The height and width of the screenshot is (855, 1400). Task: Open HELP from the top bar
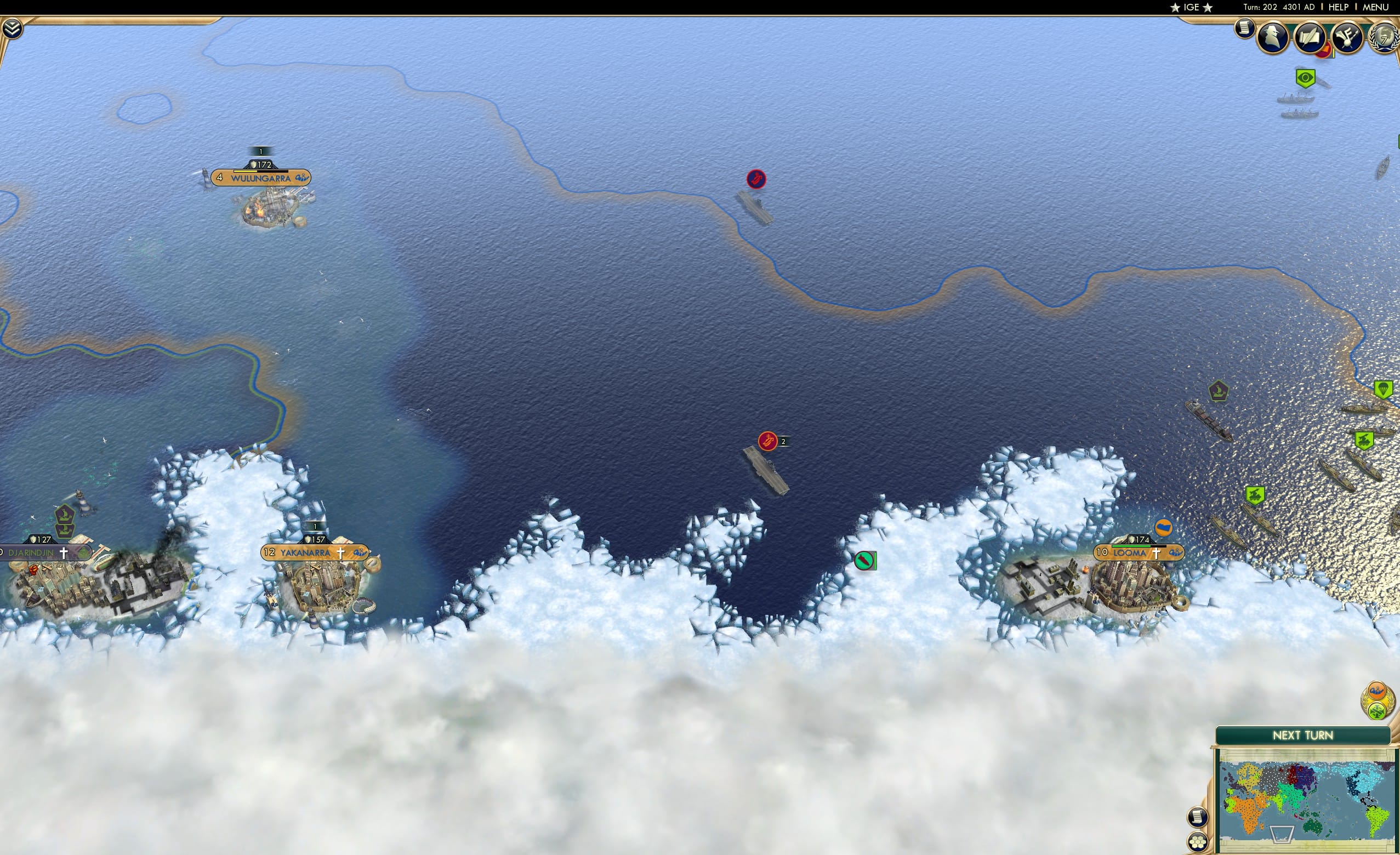click(x=1339, y=7)
